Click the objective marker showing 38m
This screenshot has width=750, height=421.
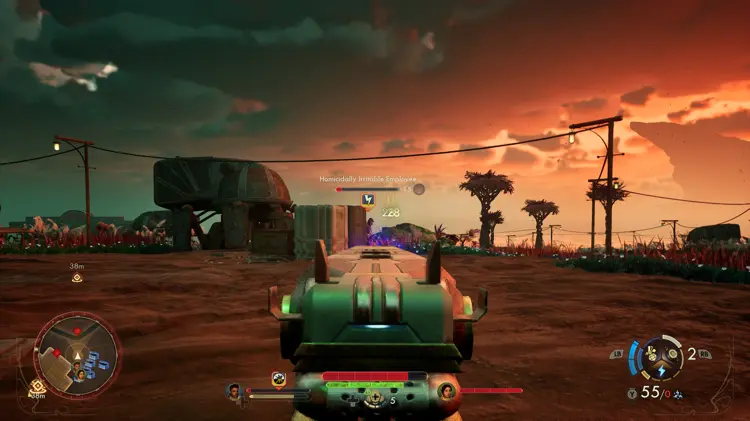(x=77, y=277)
